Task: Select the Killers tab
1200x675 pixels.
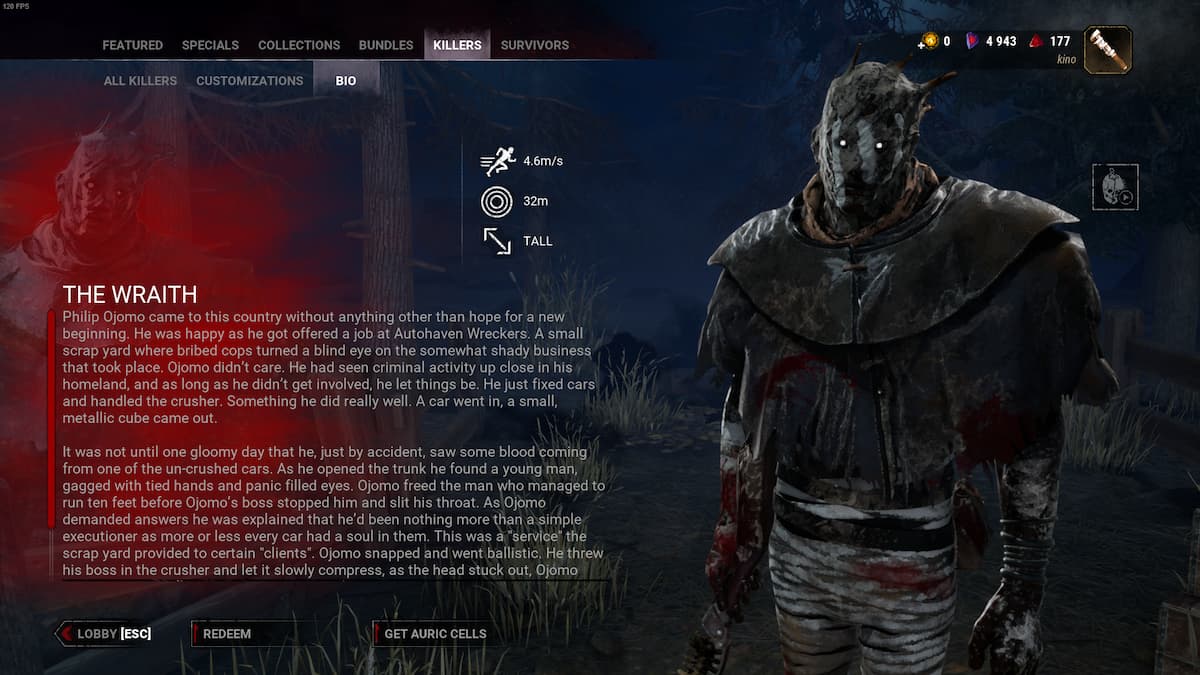Action: [x=457, y=45]
